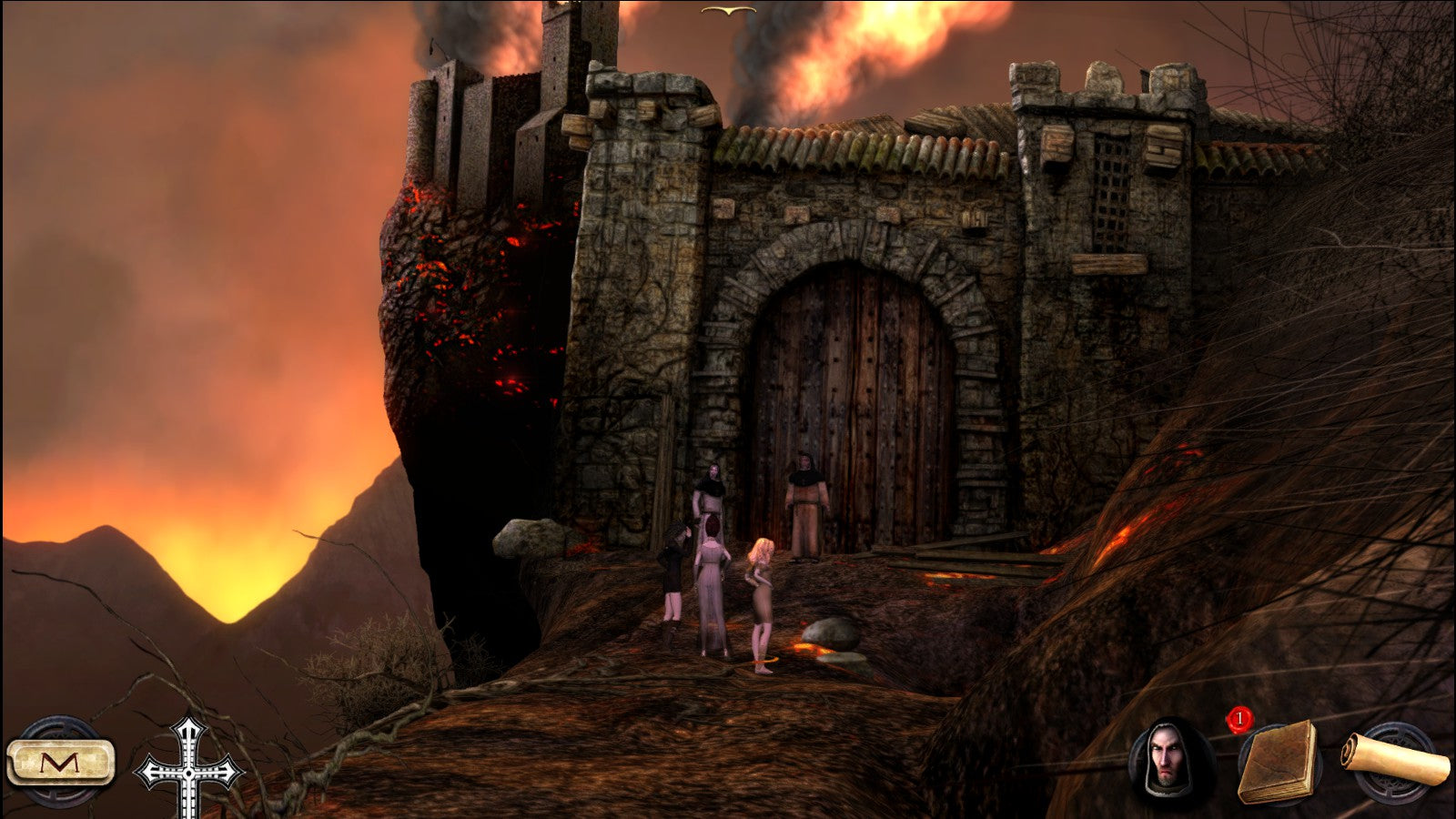Select the hooded monk character portrait
This screenshot has width=1456, height=819.
pos(1168,758)
